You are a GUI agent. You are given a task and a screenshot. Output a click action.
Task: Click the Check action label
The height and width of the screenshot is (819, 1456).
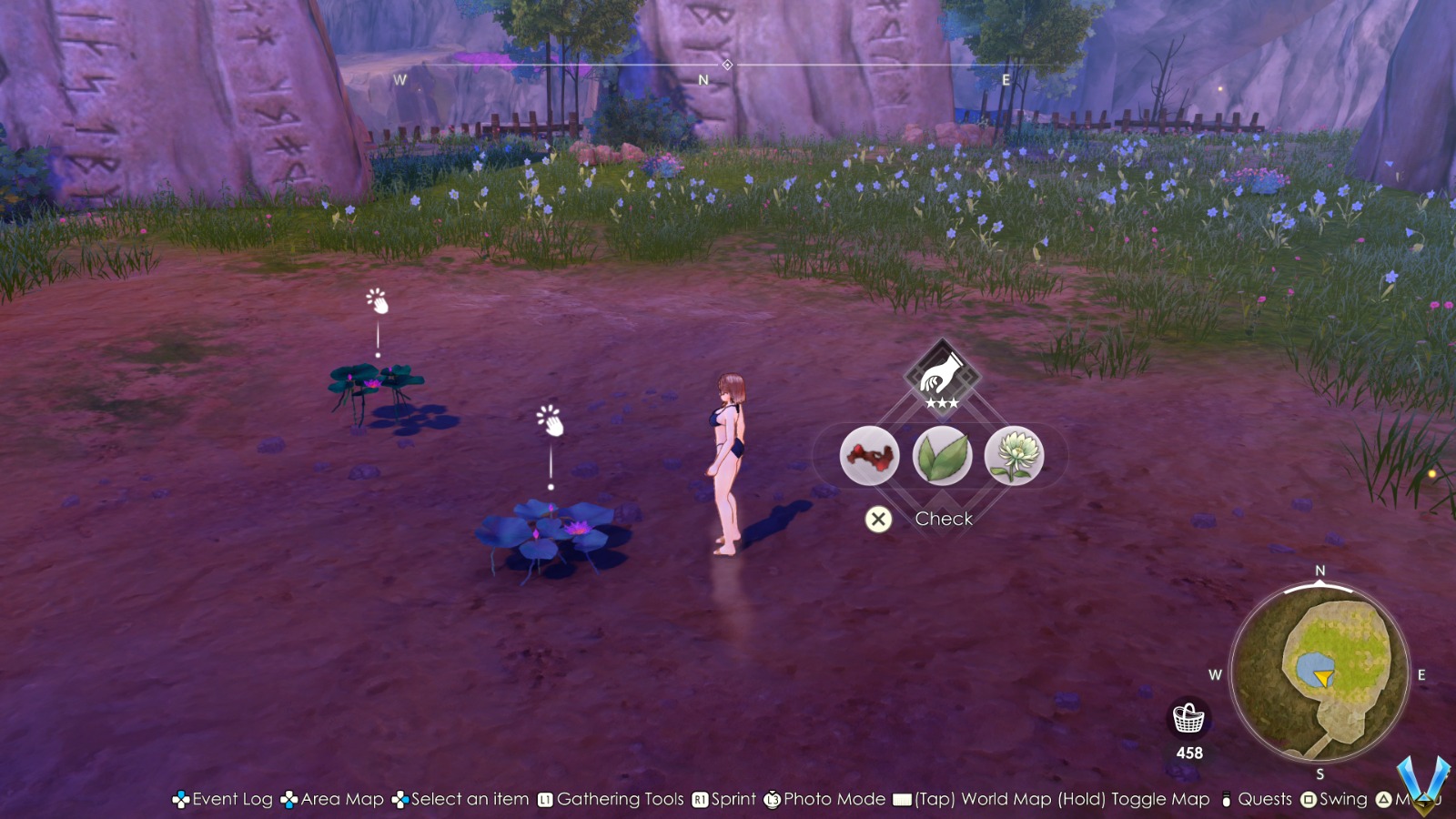tap(944, 519)
